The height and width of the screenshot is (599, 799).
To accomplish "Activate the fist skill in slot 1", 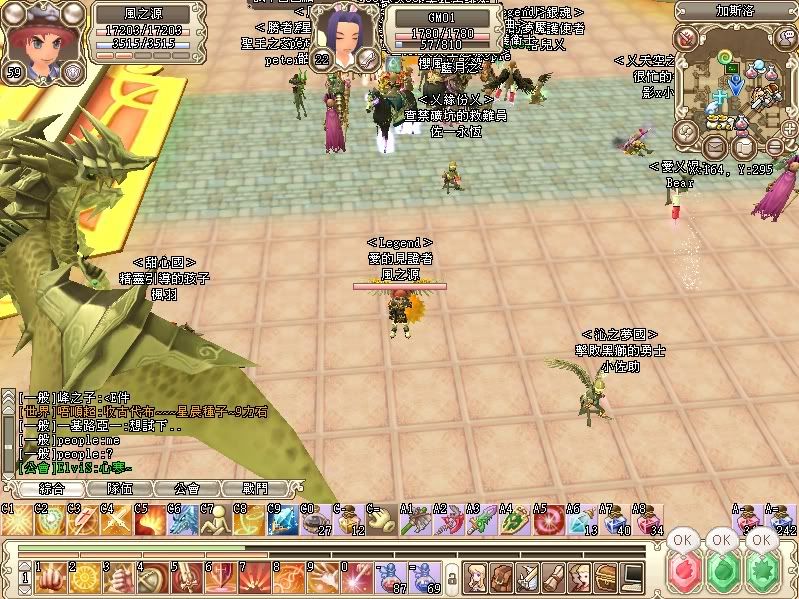I will click(x=49, y=577).
